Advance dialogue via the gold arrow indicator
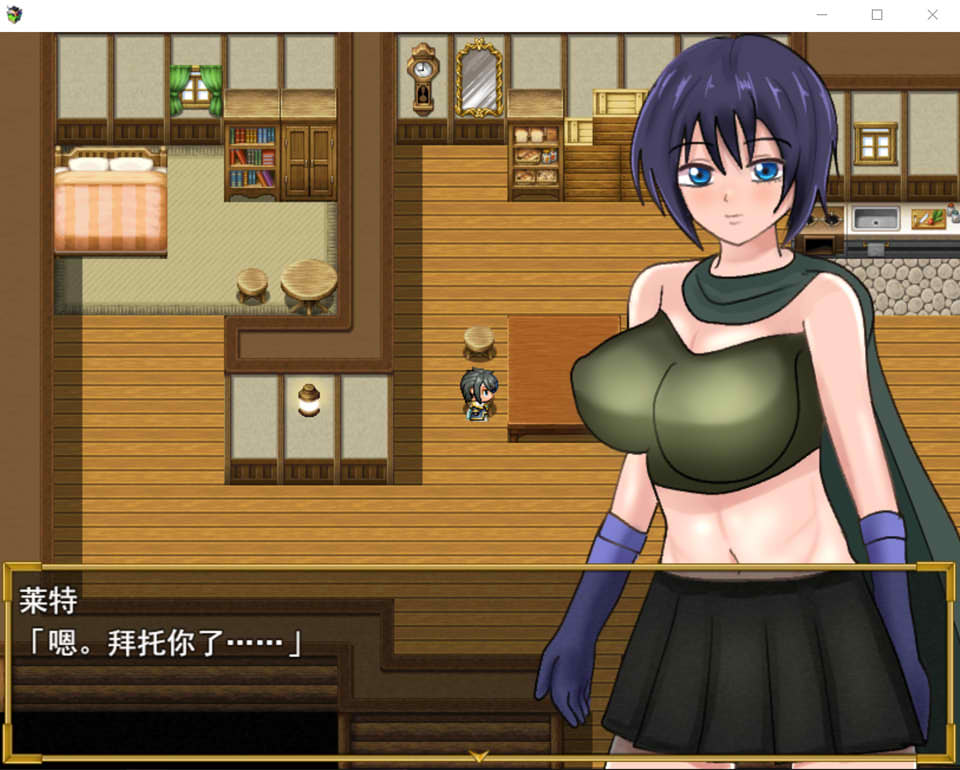Screen dimensions: 960x770 point(479,756)
